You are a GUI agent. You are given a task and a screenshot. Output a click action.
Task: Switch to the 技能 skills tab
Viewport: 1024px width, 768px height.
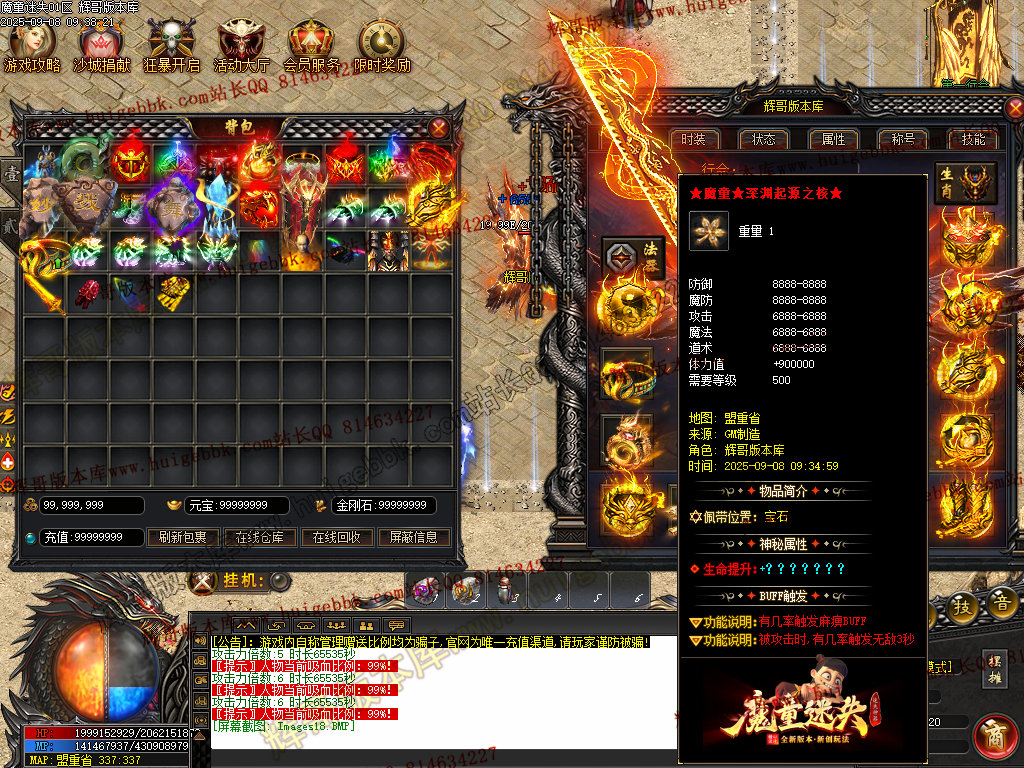coord(973,139)
